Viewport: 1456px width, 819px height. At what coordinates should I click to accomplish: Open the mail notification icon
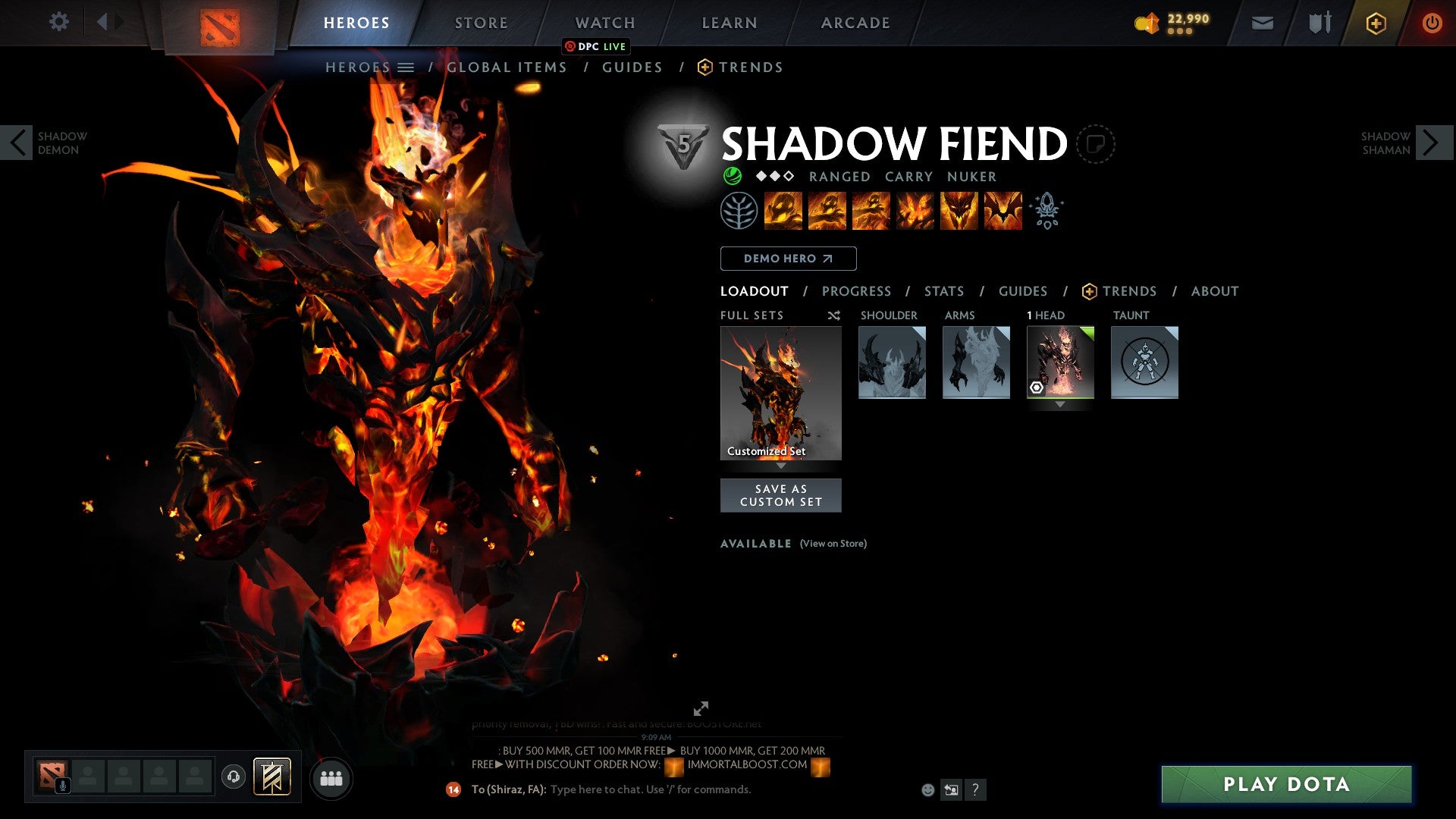(1262, 23)
